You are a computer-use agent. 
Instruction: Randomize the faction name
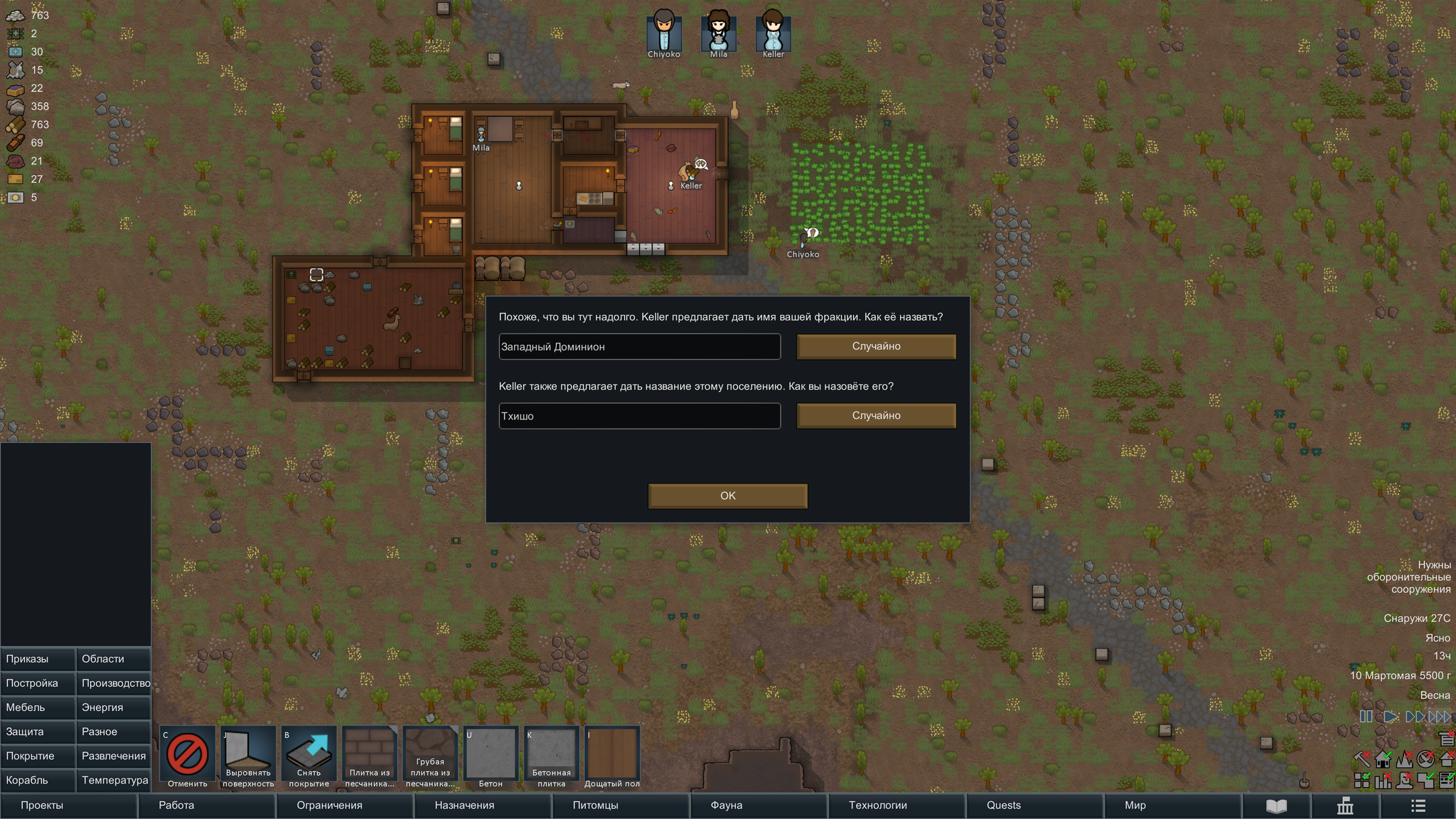pos(876,346)
